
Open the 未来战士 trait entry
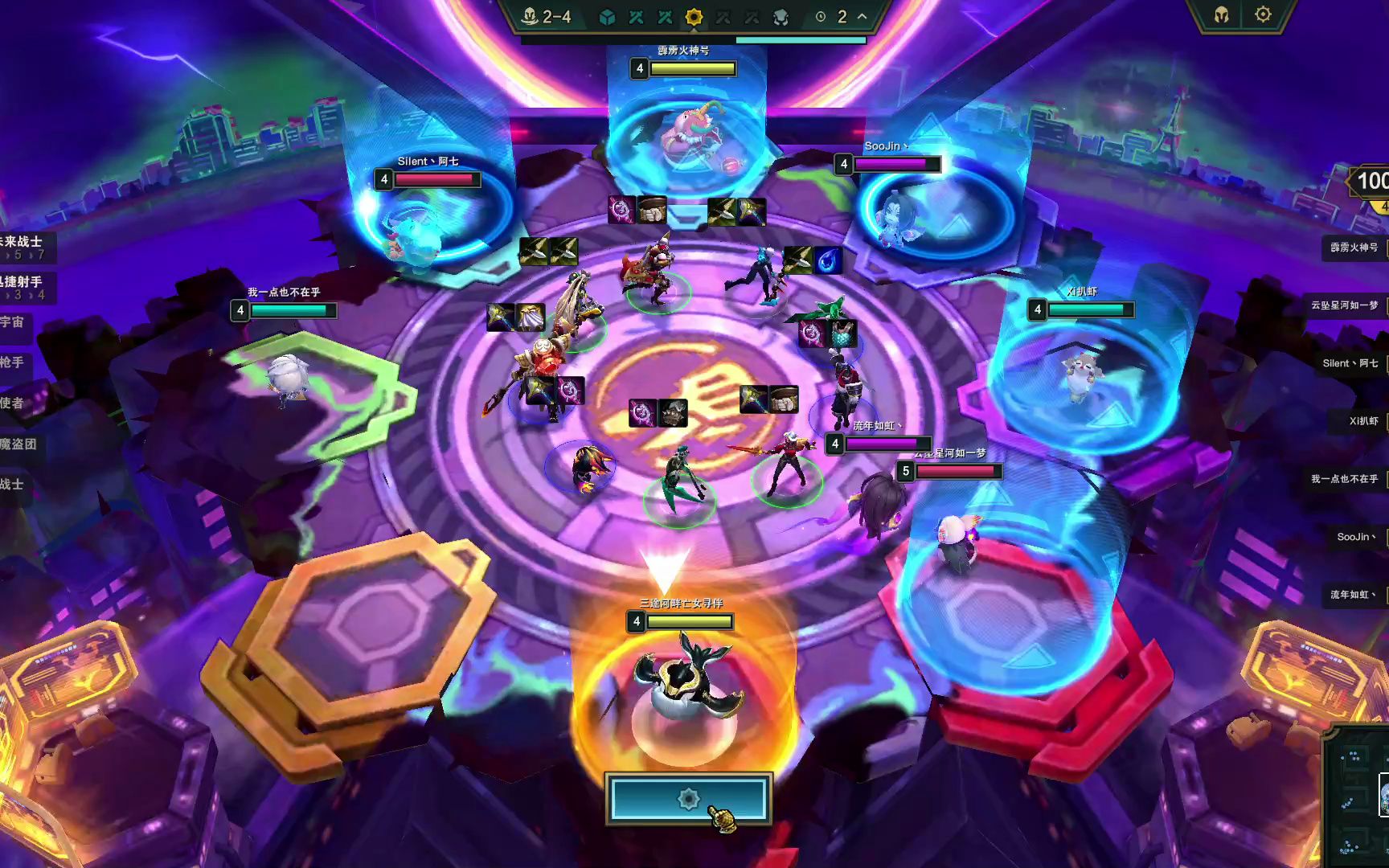pos(21,242)
